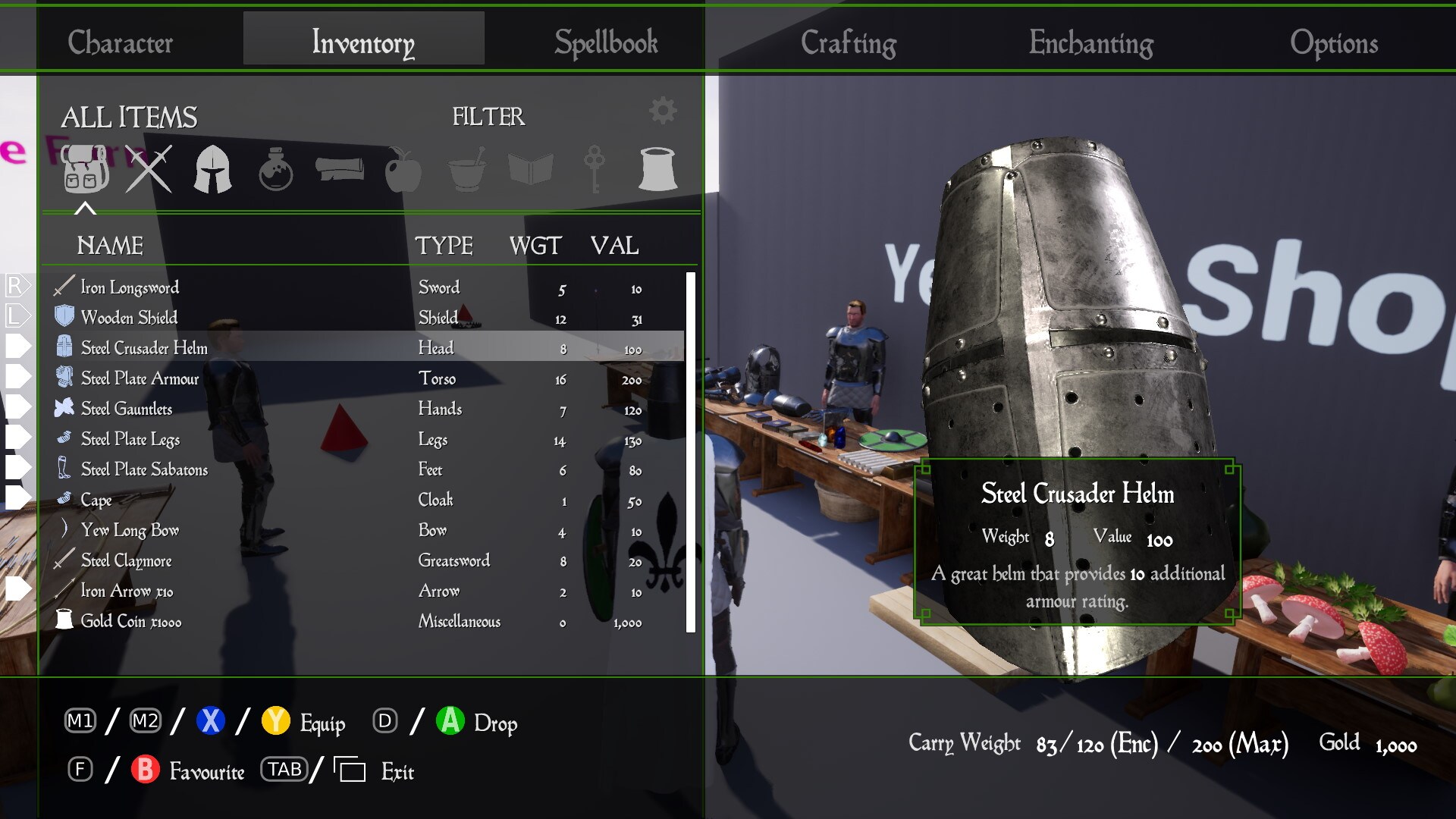Viewport: 1456px width, 819px height.
Task: Filter inventory by the potion flask icon
Action: pos(277,168)
